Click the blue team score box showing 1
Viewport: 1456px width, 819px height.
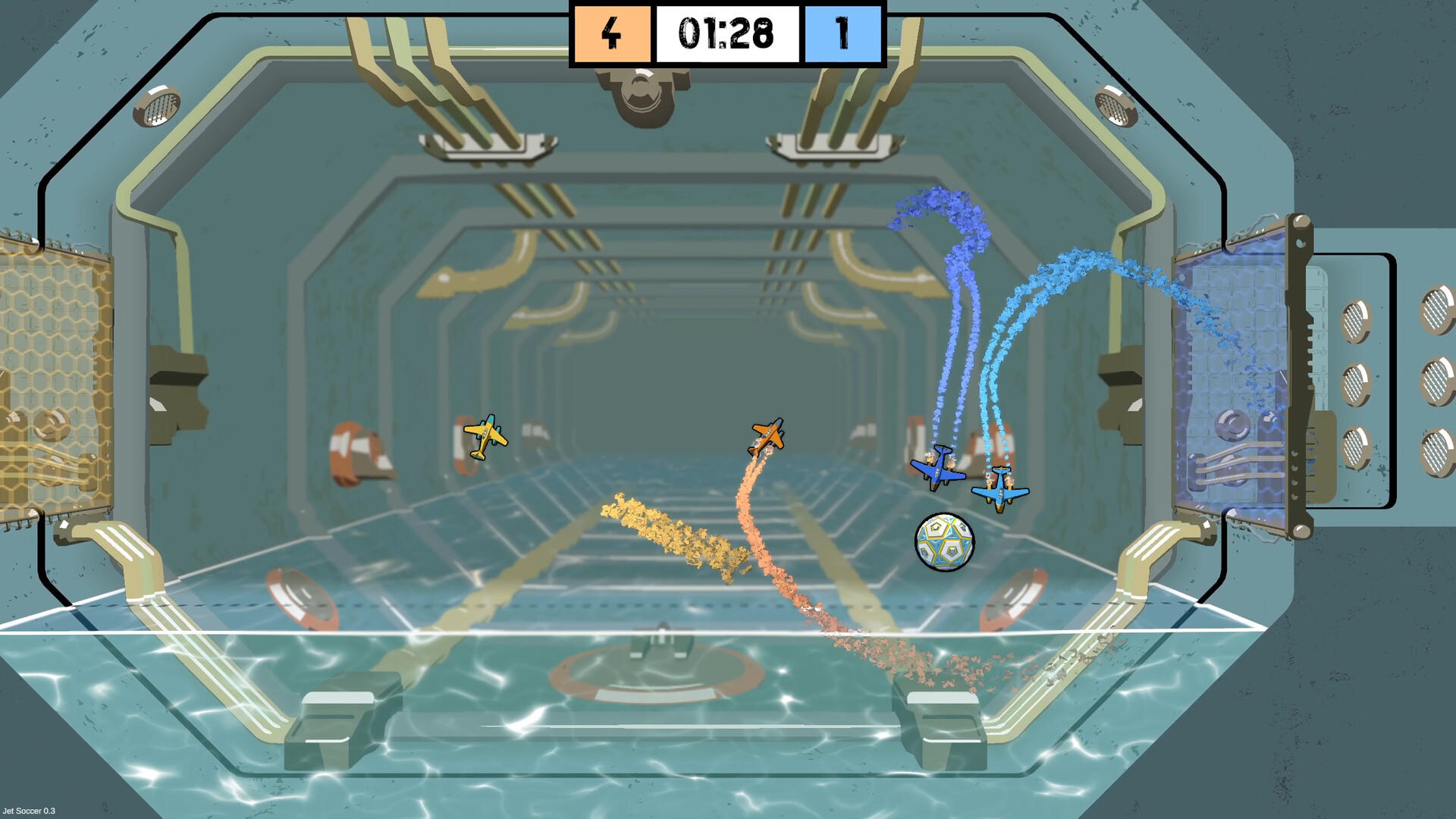pos(842,33)
